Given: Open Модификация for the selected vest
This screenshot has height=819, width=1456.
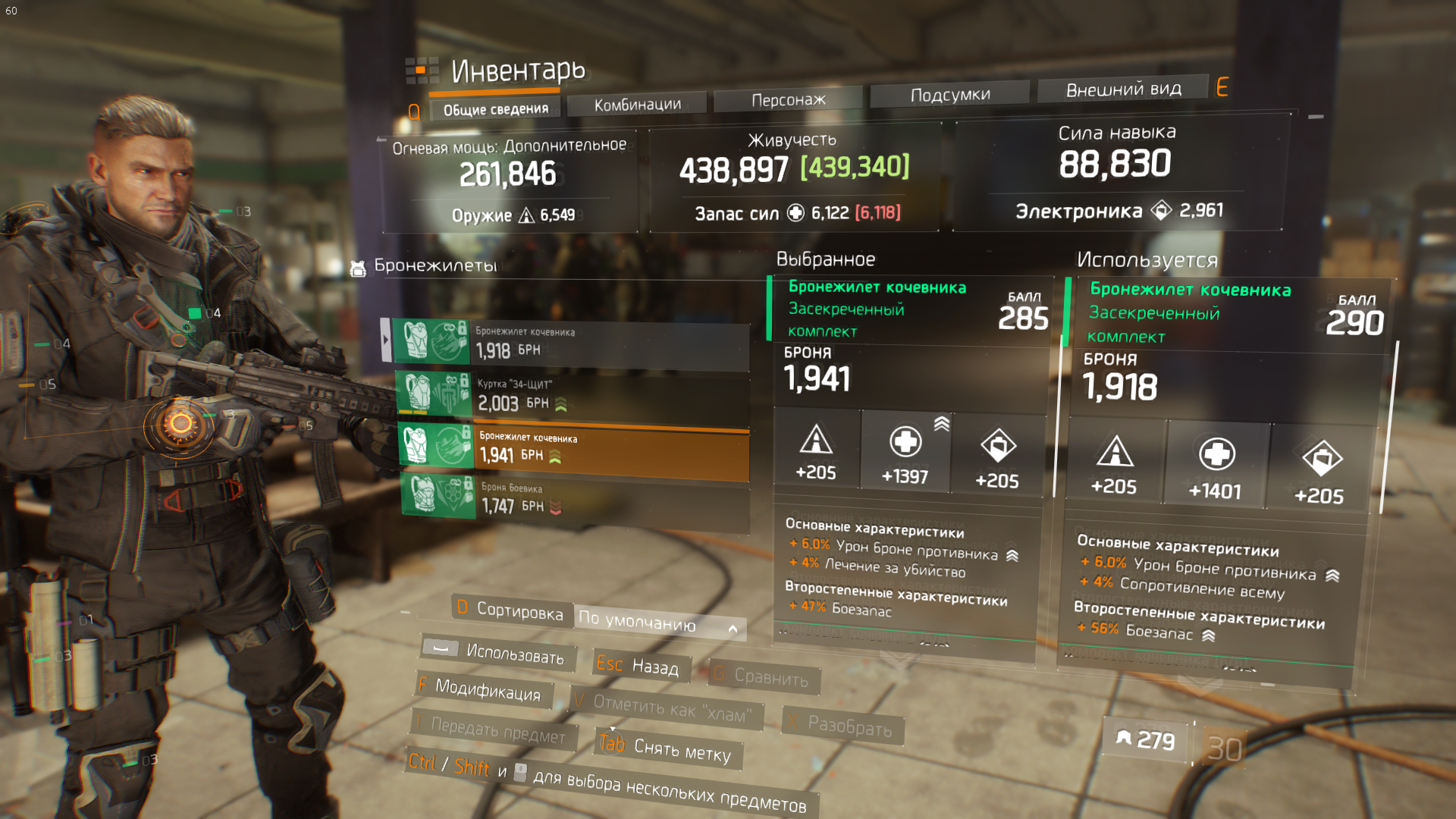Looking at the screenshot, I should pyautogui.click(x=484, y=689).
